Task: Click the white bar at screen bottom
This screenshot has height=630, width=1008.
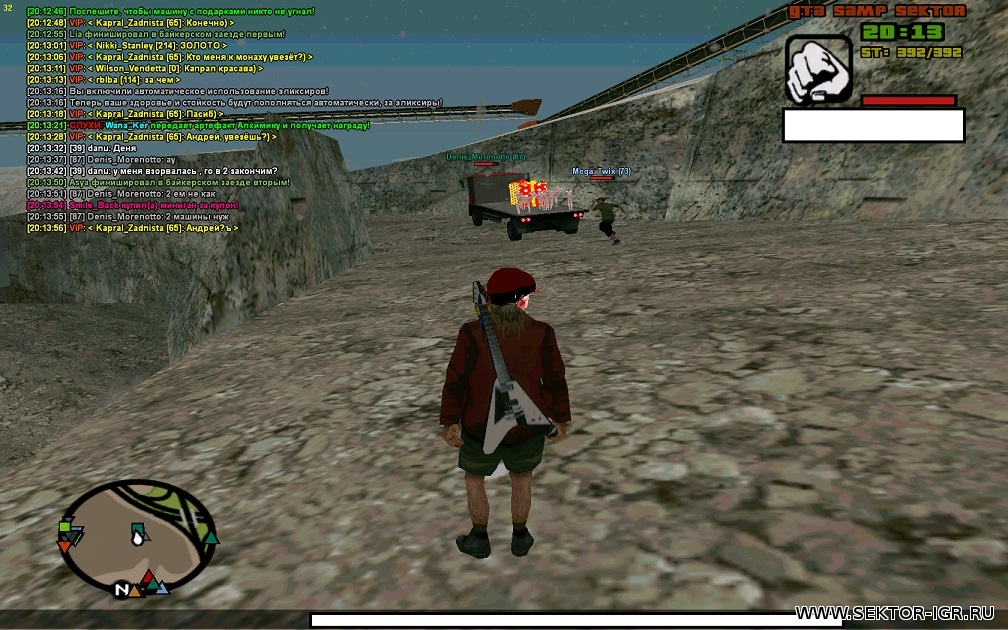Action: coord(561,620)
